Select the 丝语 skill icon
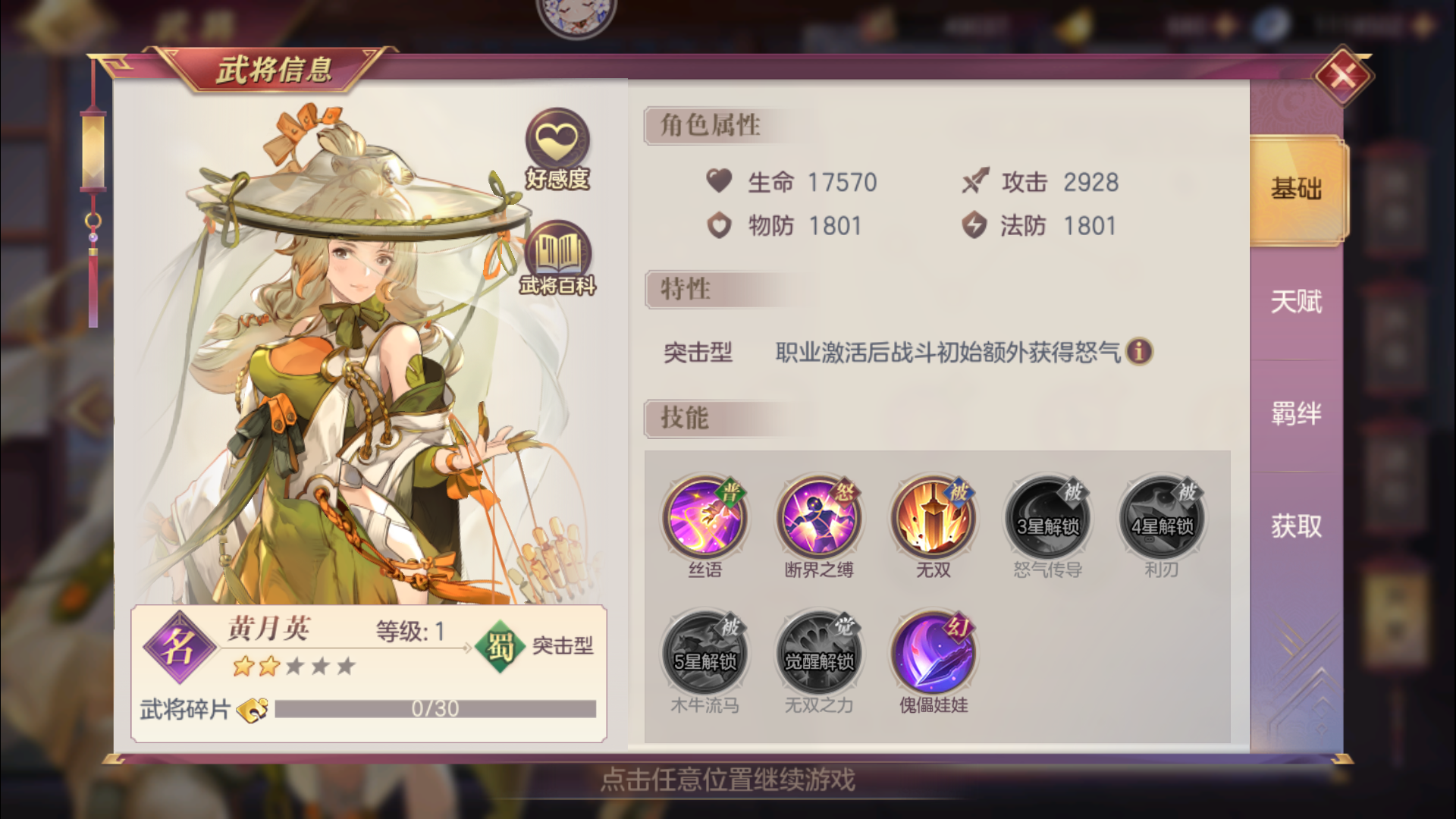Screen dimensions: 1456x819 (704, 518)
